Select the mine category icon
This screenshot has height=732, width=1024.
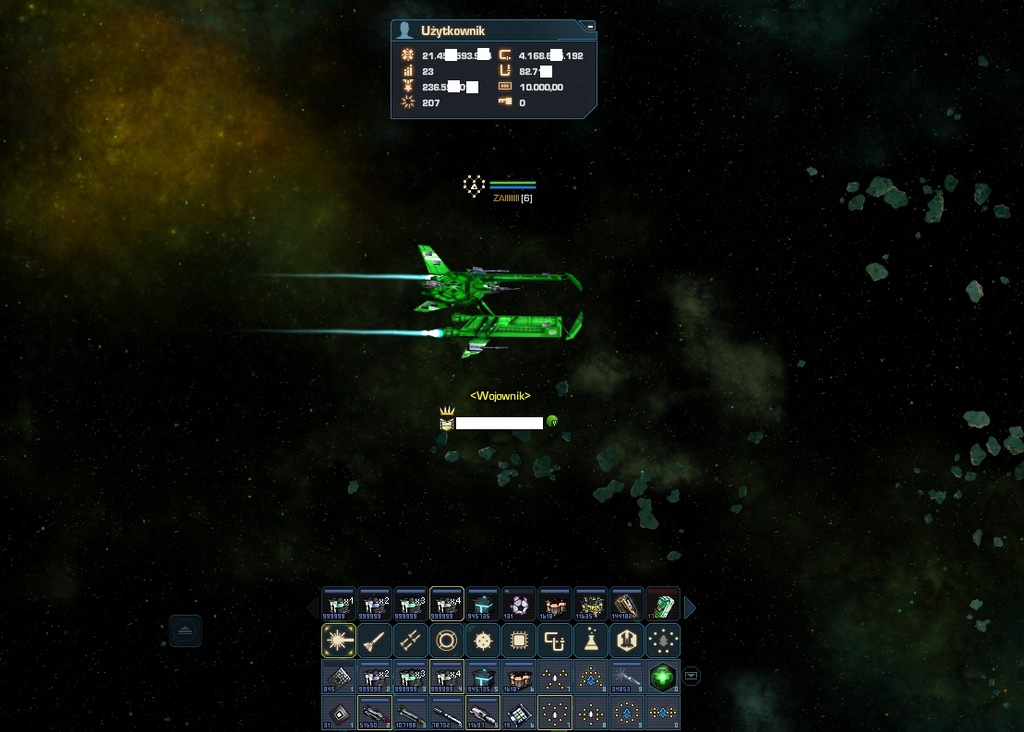[482, 640]
